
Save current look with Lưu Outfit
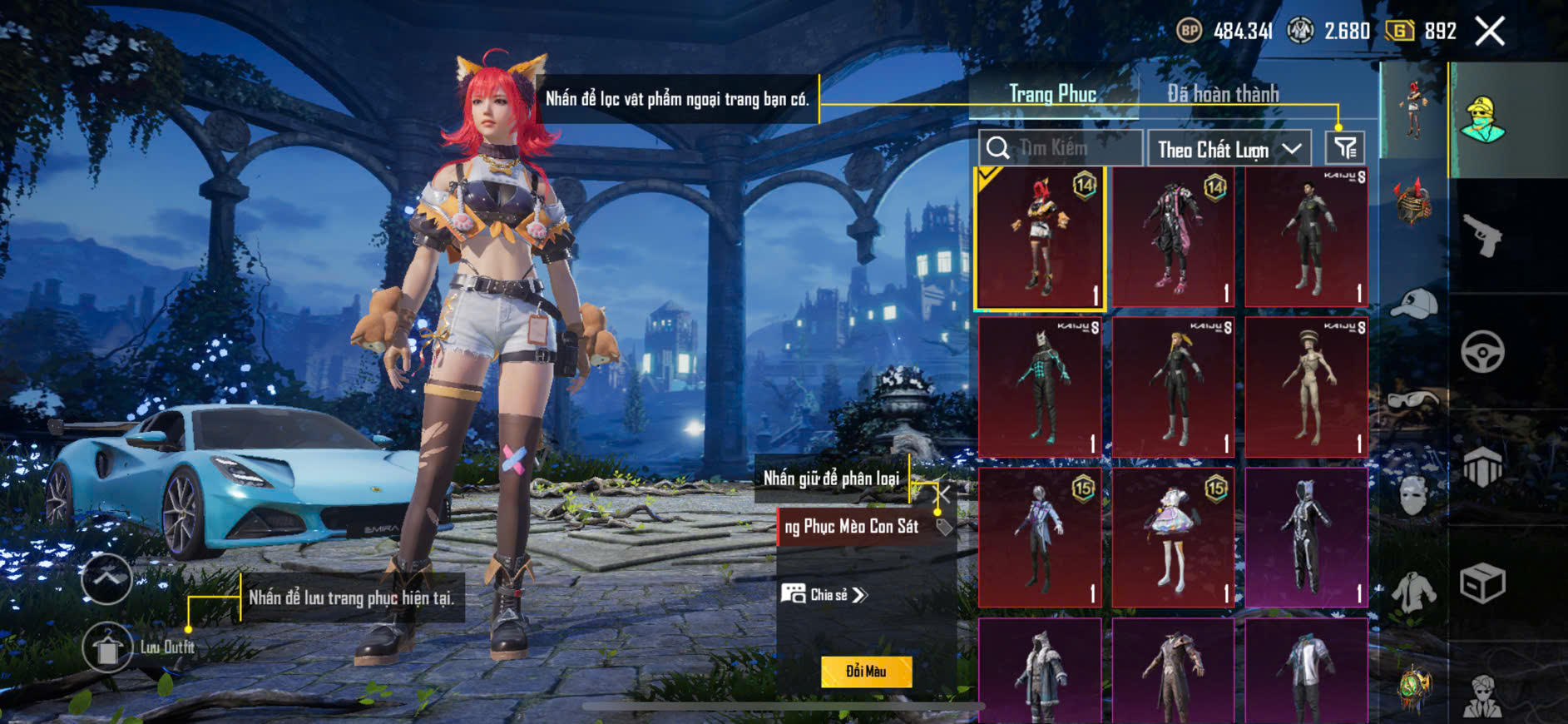pos(107,647)
